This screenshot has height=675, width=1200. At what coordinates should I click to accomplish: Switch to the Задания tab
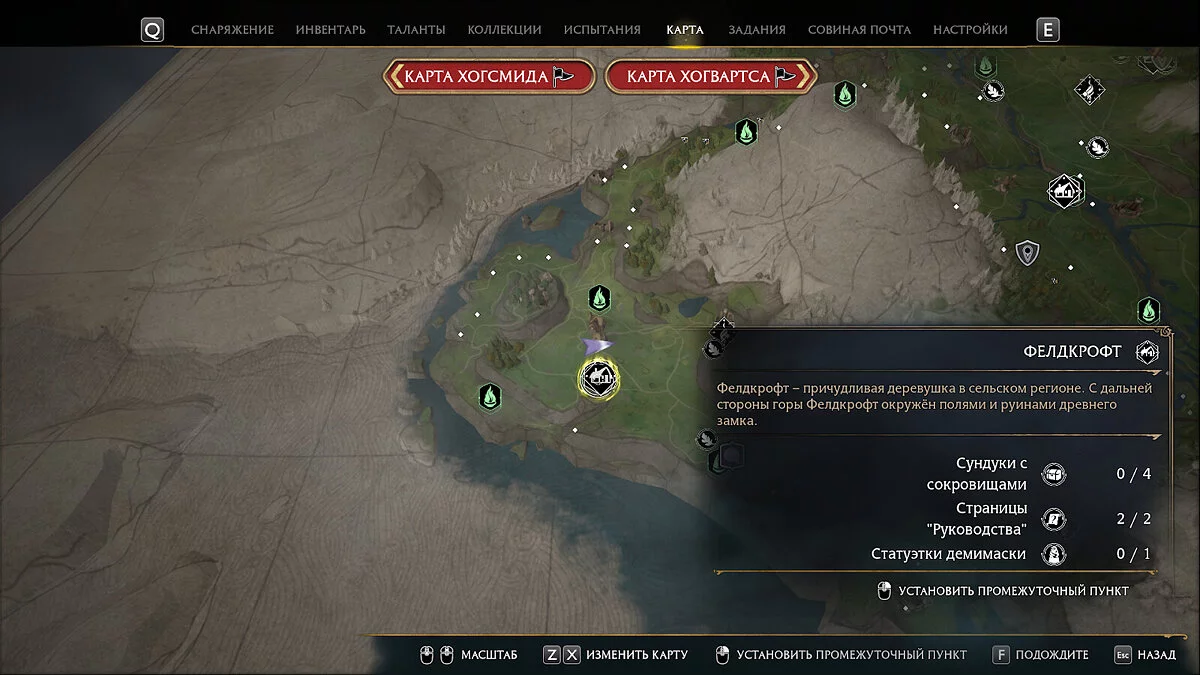point(757,30)
